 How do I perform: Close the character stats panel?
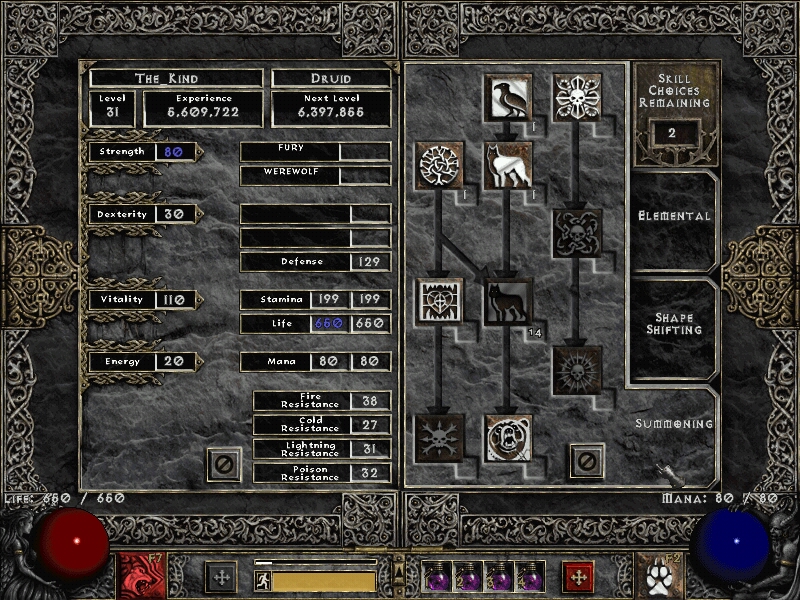[224, 464]
